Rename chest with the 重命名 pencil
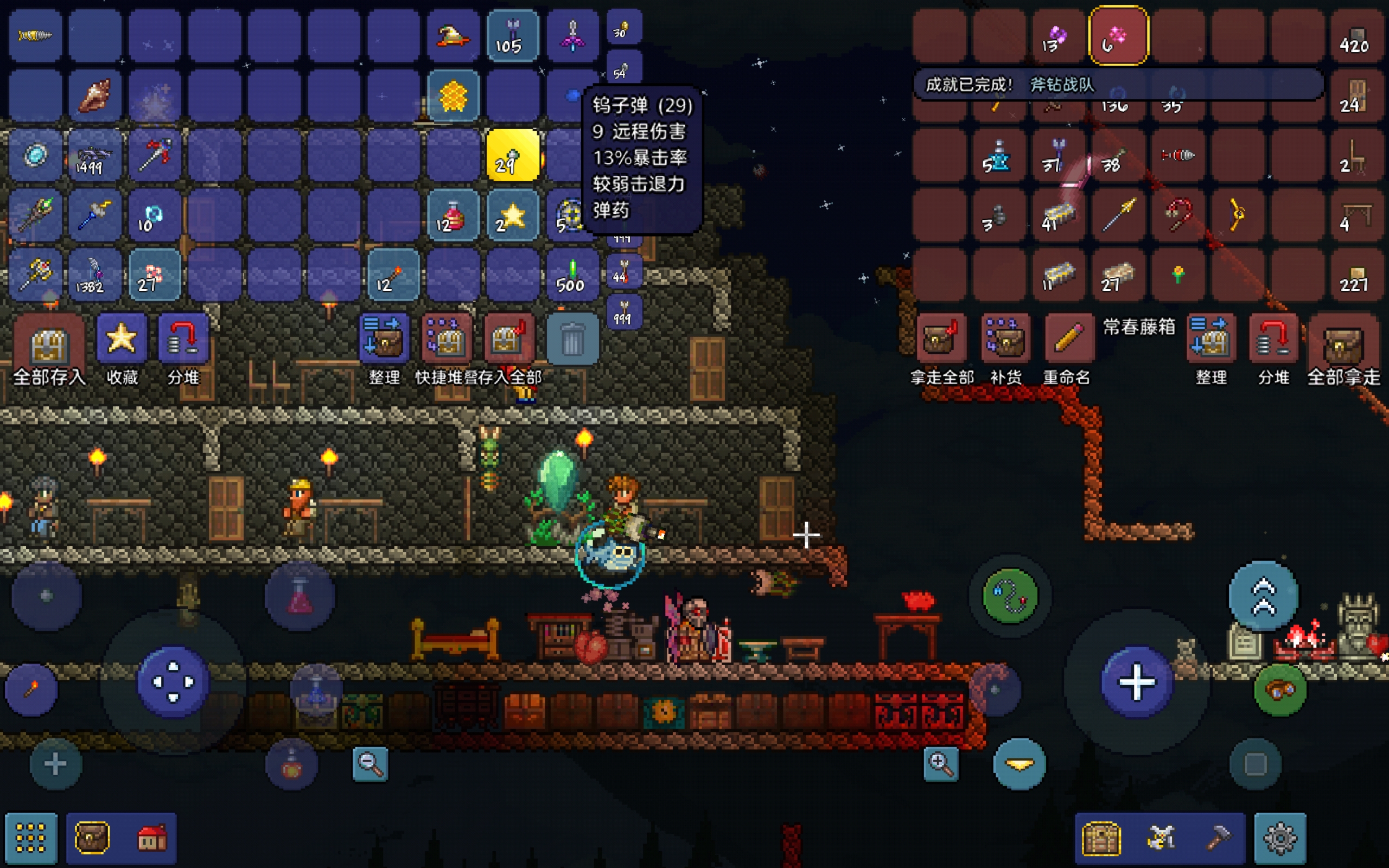 pos(1067,339)
